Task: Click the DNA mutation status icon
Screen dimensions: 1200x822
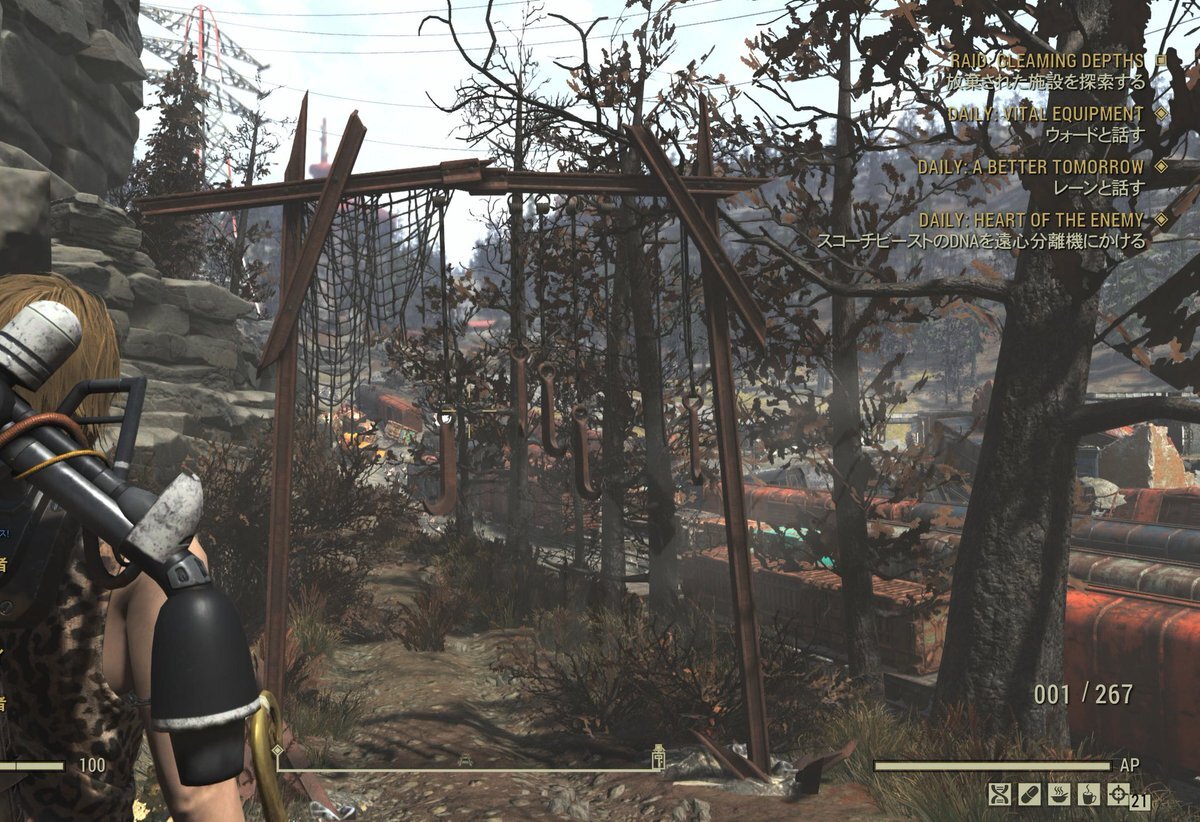Action: 999,795
